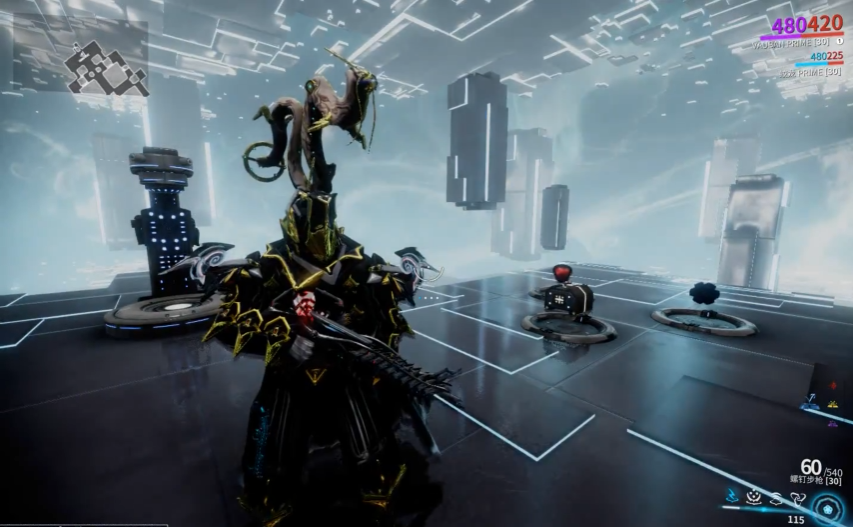Activate the blue lightning Tesla Nervos ability
The height and width of the screenshot is (527, 853).
[734, 496]
